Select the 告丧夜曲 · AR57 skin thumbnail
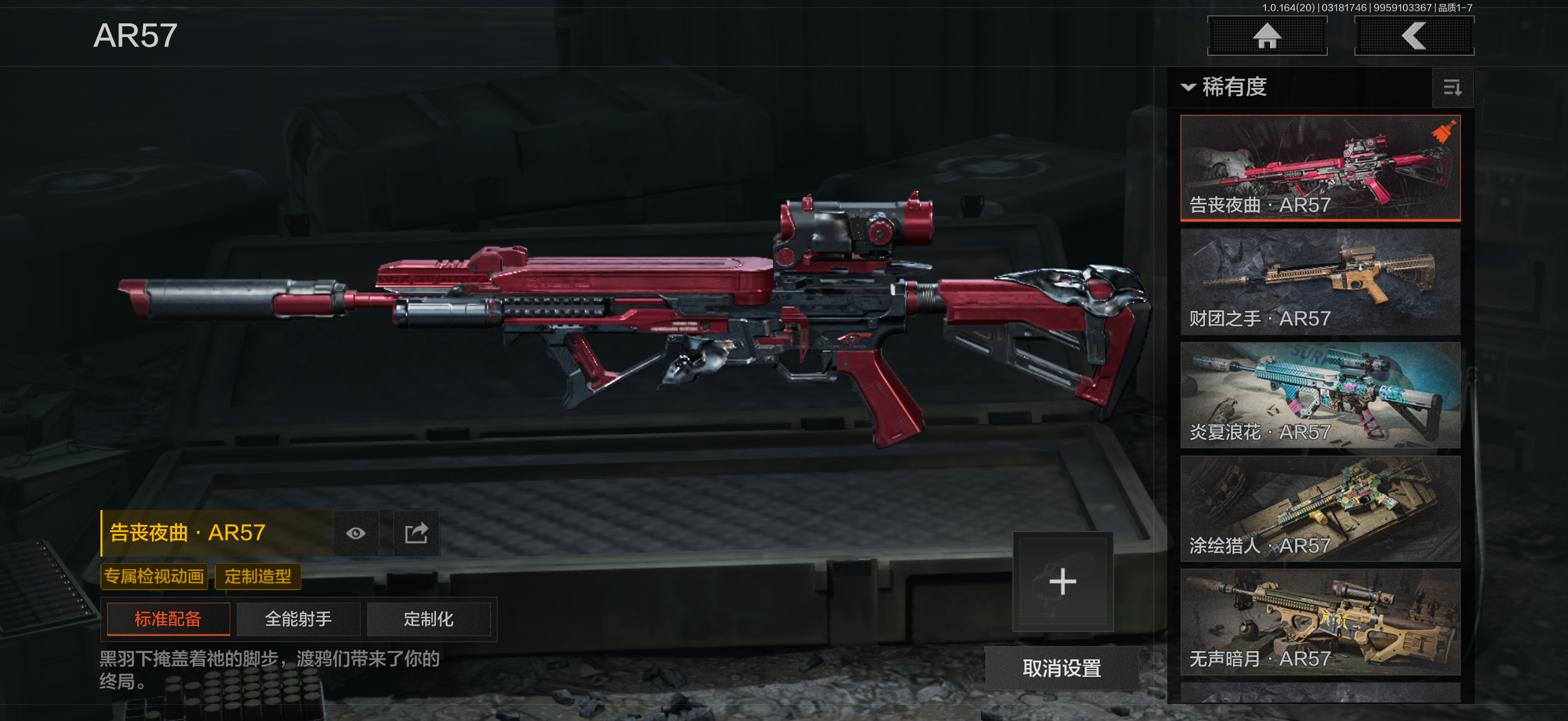1568x721 pixels. tap(1320, 167)
